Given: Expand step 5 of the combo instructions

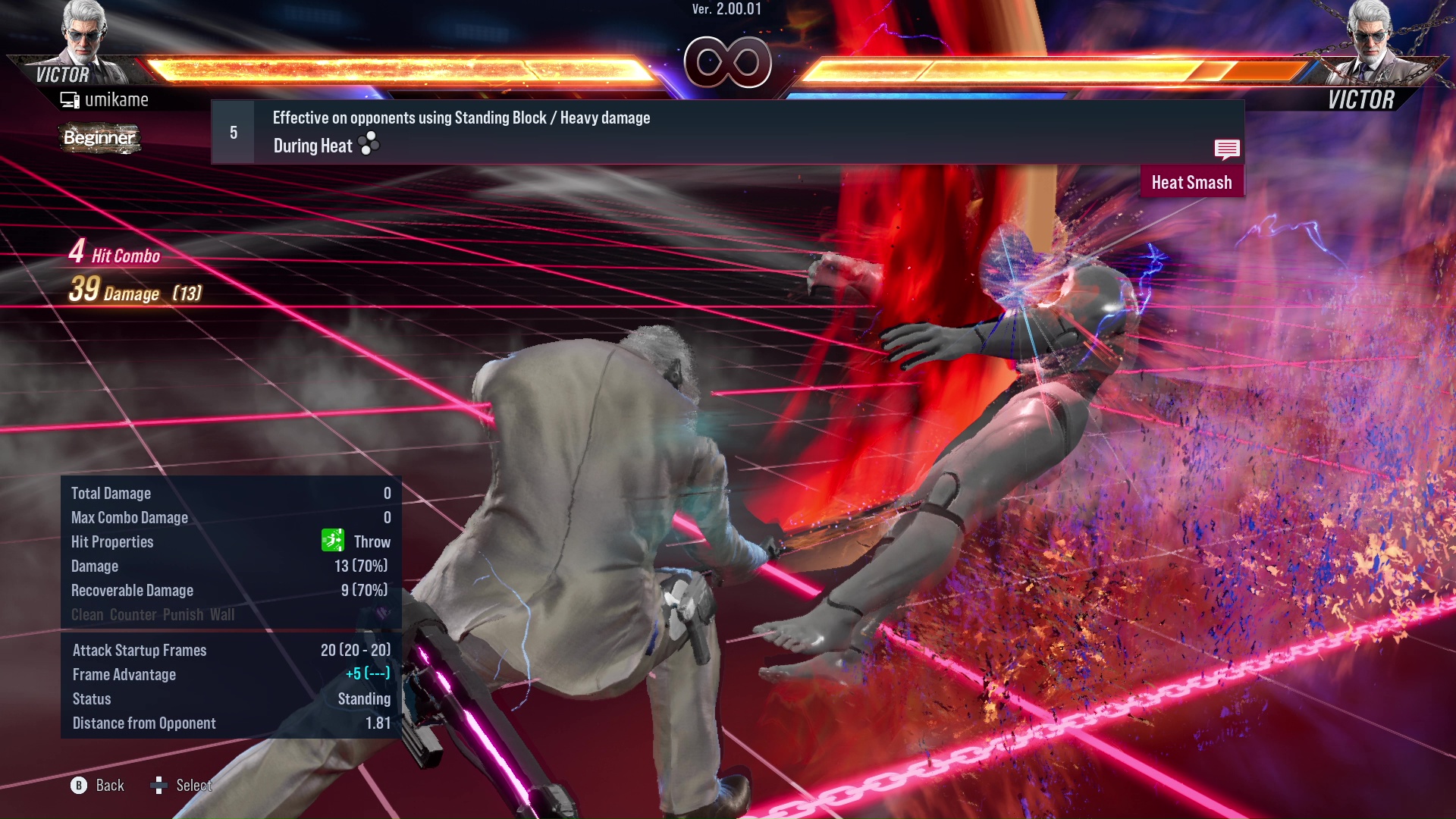Looking at the screenshot, I should tap(231, 132).
